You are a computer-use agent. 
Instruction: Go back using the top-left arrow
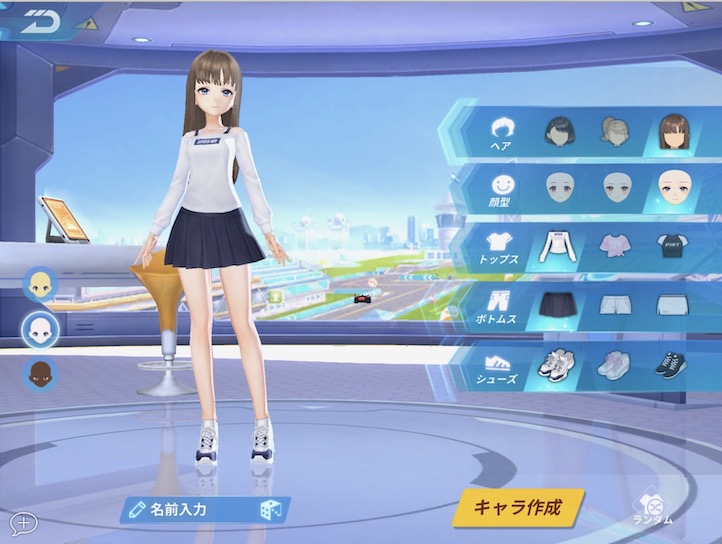coord(42,20)
